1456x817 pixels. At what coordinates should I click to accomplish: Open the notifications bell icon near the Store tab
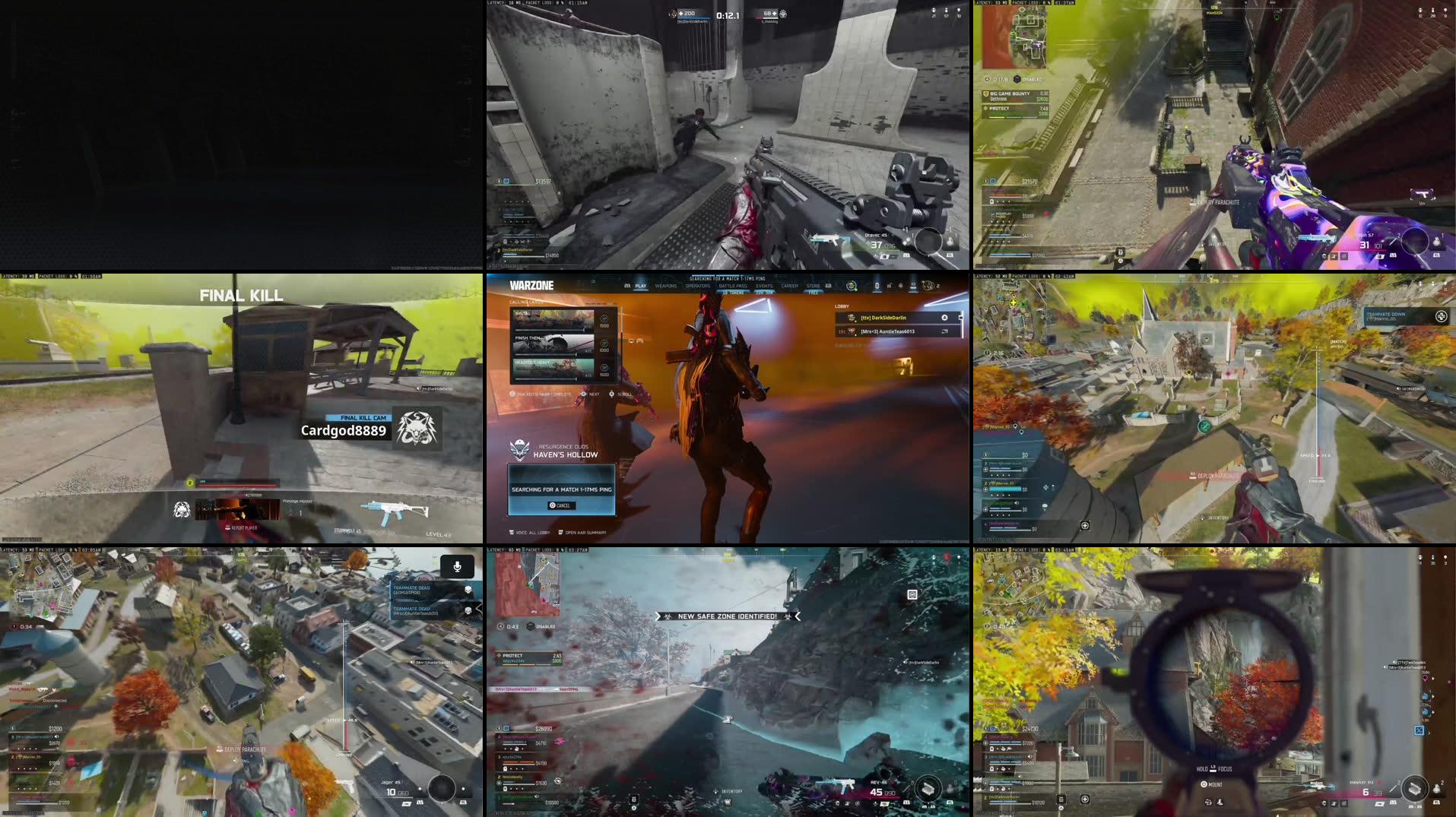900,286
